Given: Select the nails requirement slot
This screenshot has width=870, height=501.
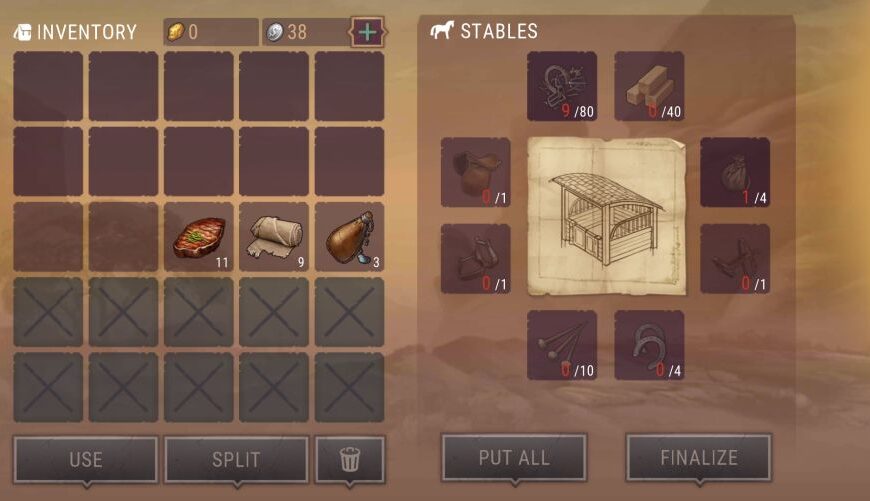Looking at the screenshot, I should point(562,345).
